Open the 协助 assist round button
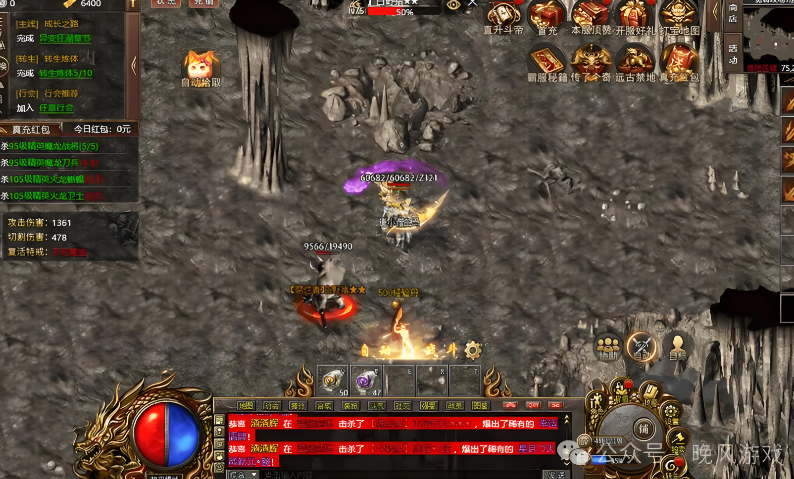The image size is (794, 479). (607, 346)
